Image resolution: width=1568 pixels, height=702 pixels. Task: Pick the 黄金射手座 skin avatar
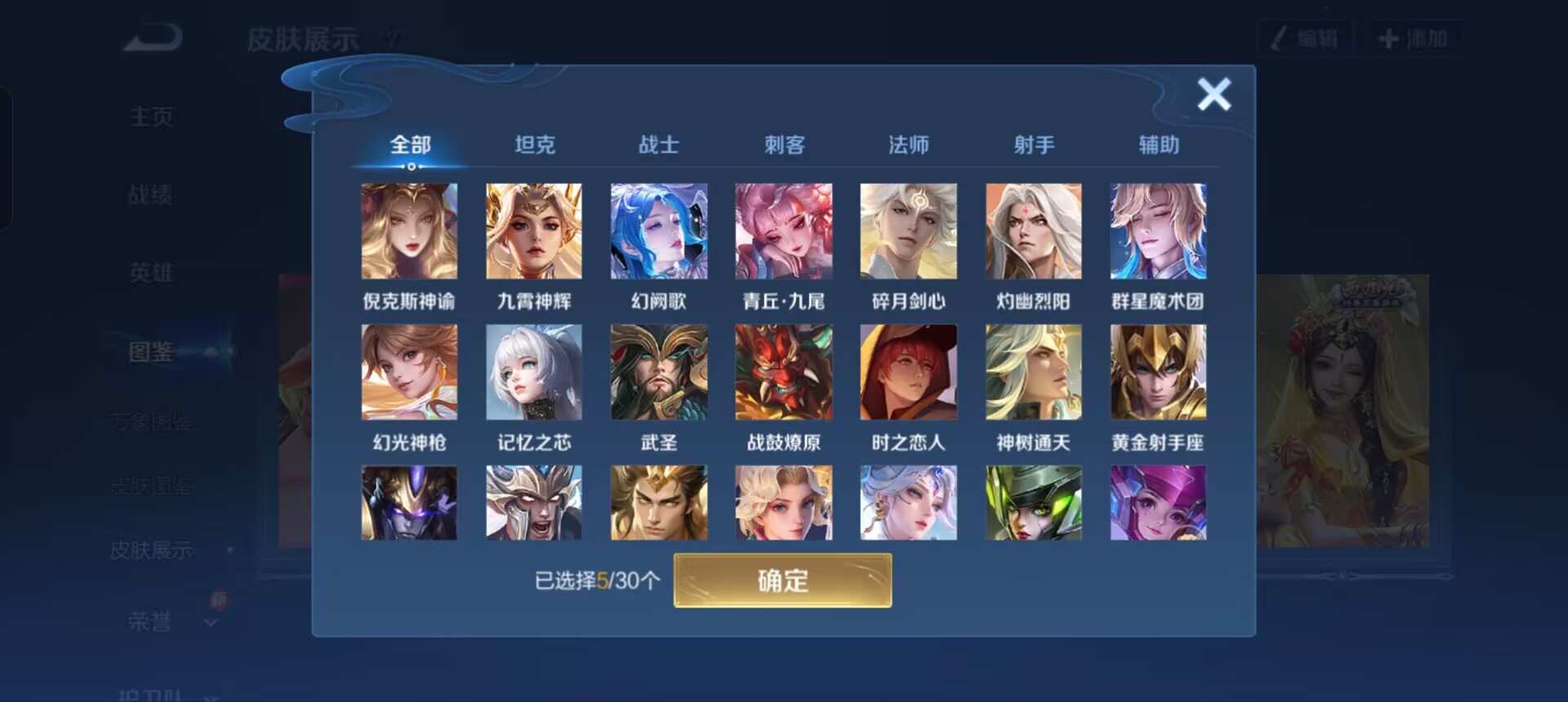(1158, 371)
